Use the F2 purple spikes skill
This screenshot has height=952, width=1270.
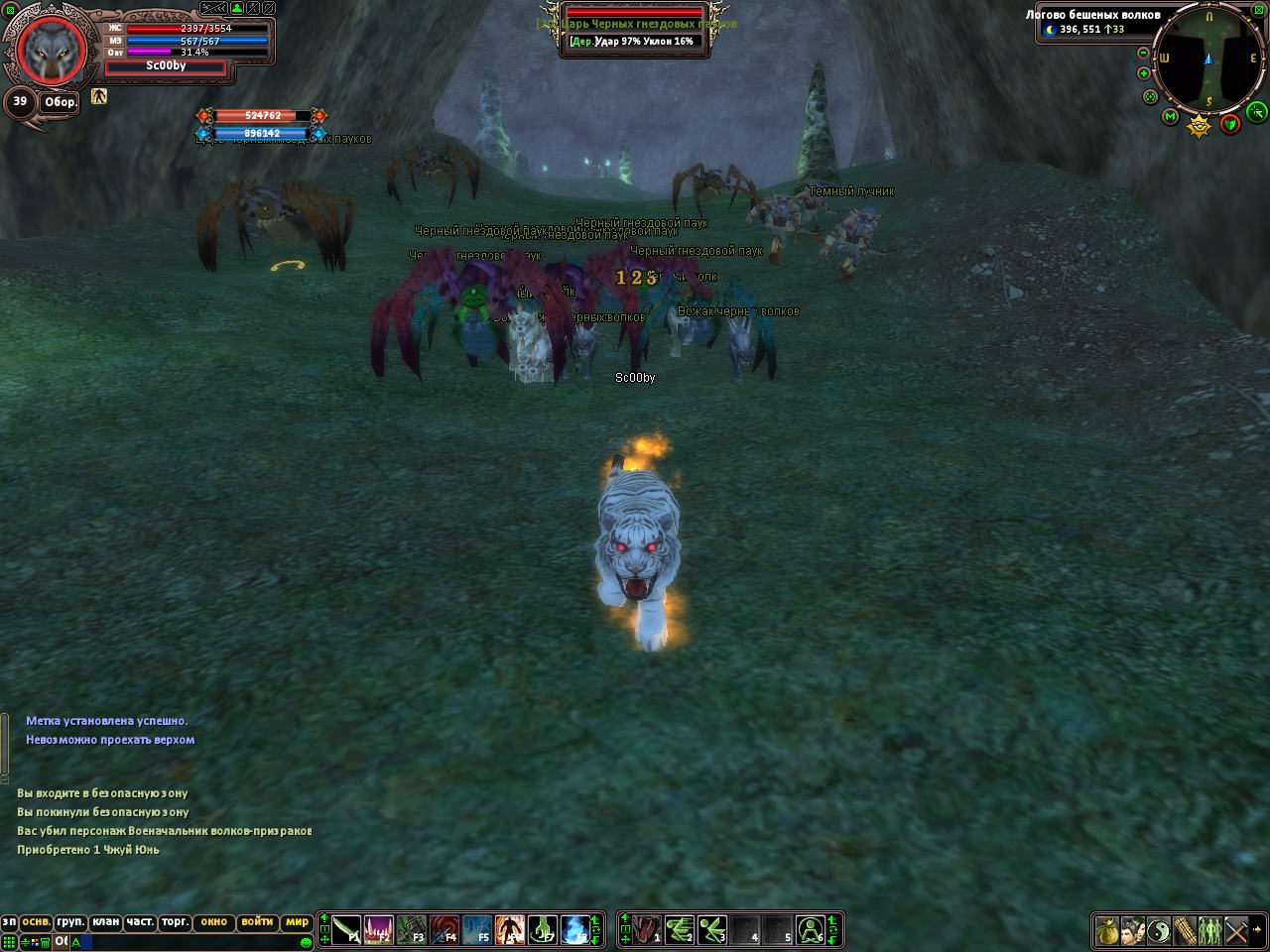point(379,930)
